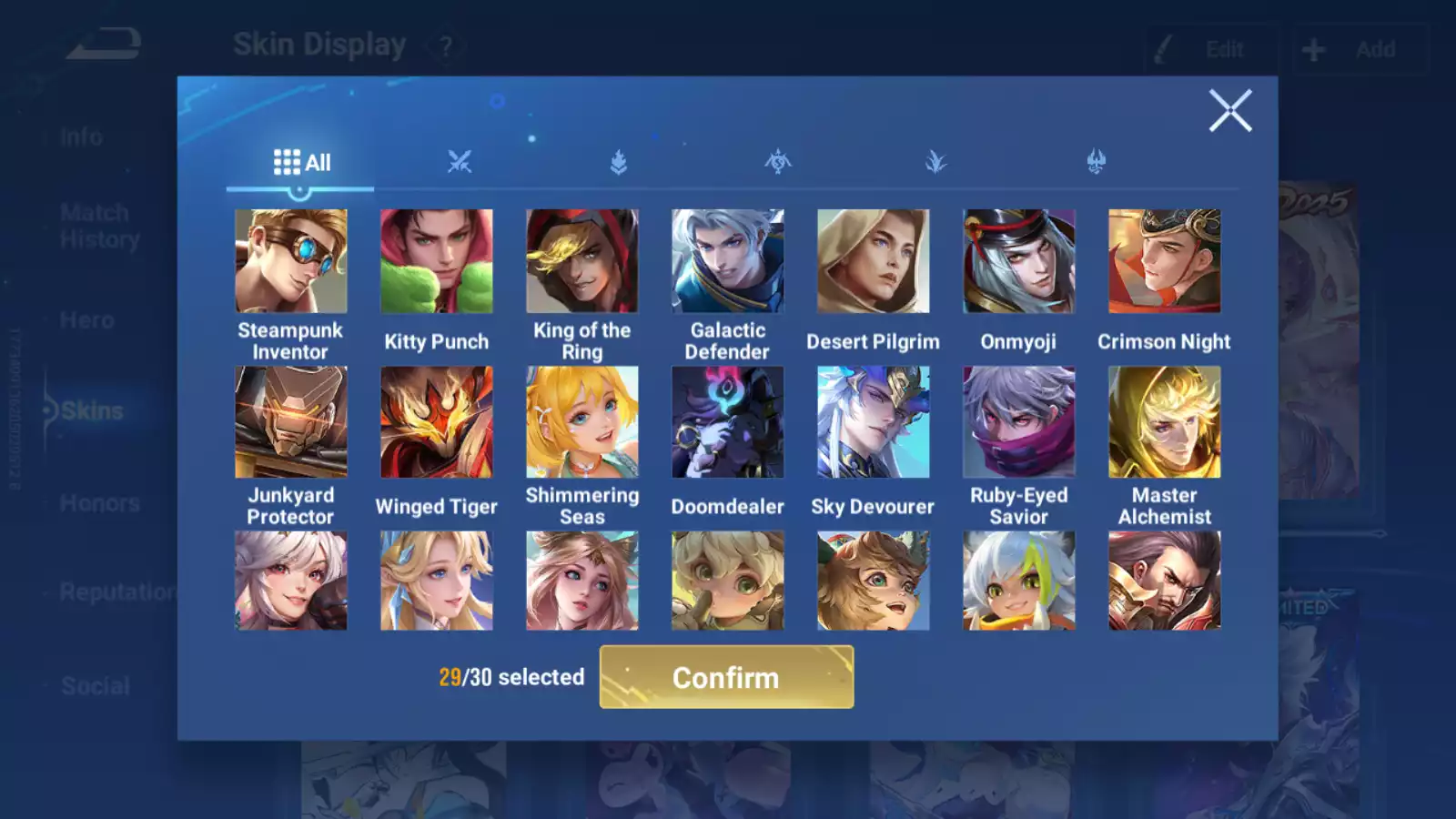Image resolution: width=1456 pixels, height=819 pixels.
Task: Filter by the crossed swords role tab
Action: 460,163
